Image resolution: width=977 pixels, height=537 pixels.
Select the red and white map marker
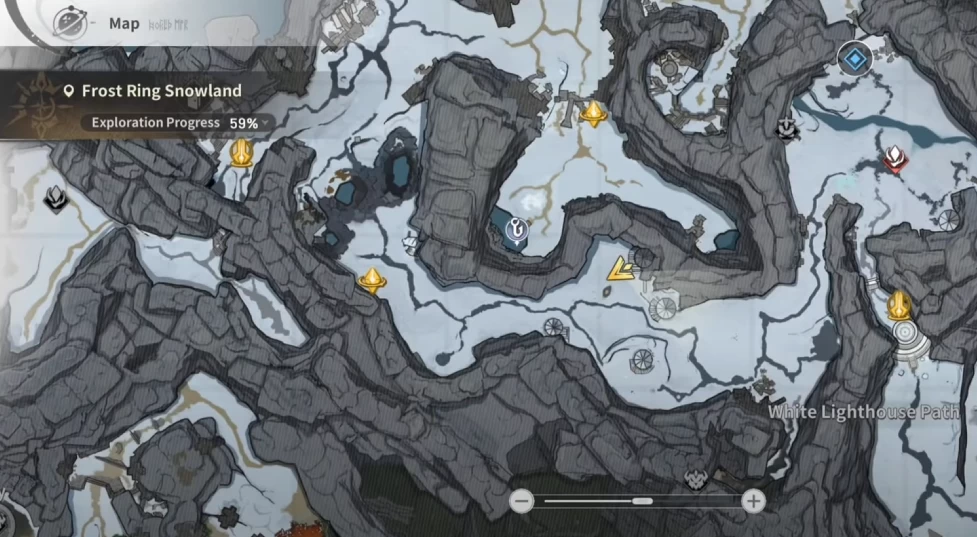click(x=894, y=158)
